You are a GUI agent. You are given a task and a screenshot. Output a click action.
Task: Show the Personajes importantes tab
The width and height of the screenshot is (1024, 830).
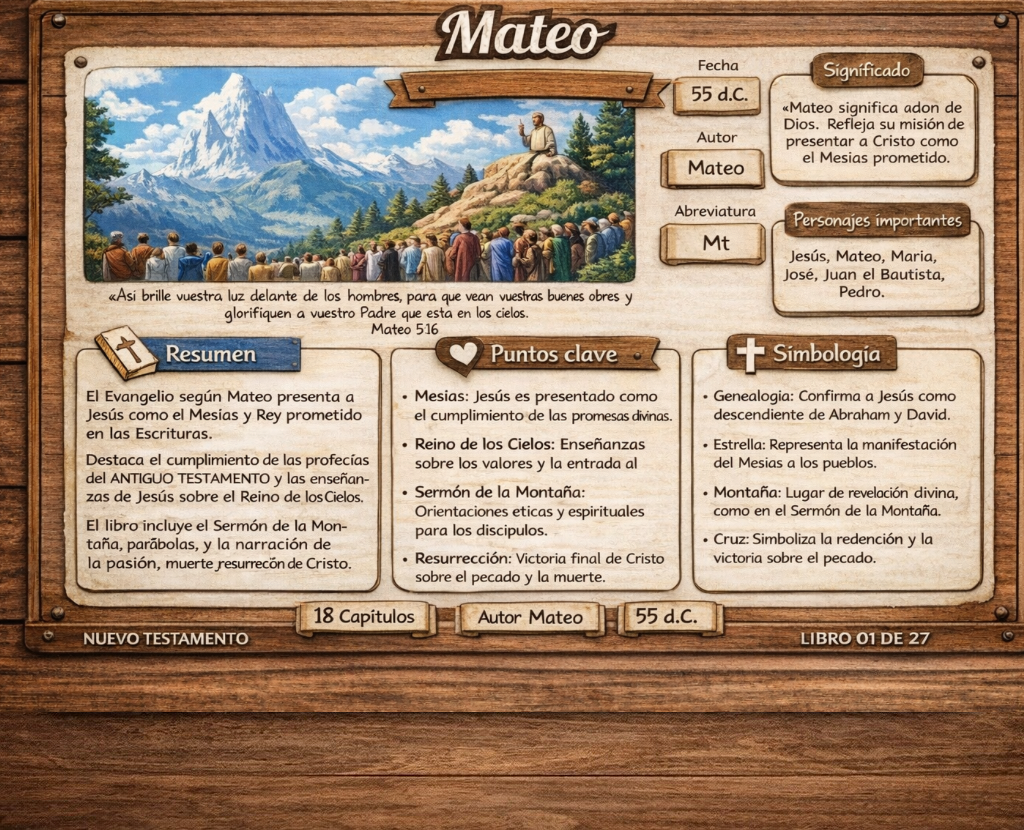[876, 220]
